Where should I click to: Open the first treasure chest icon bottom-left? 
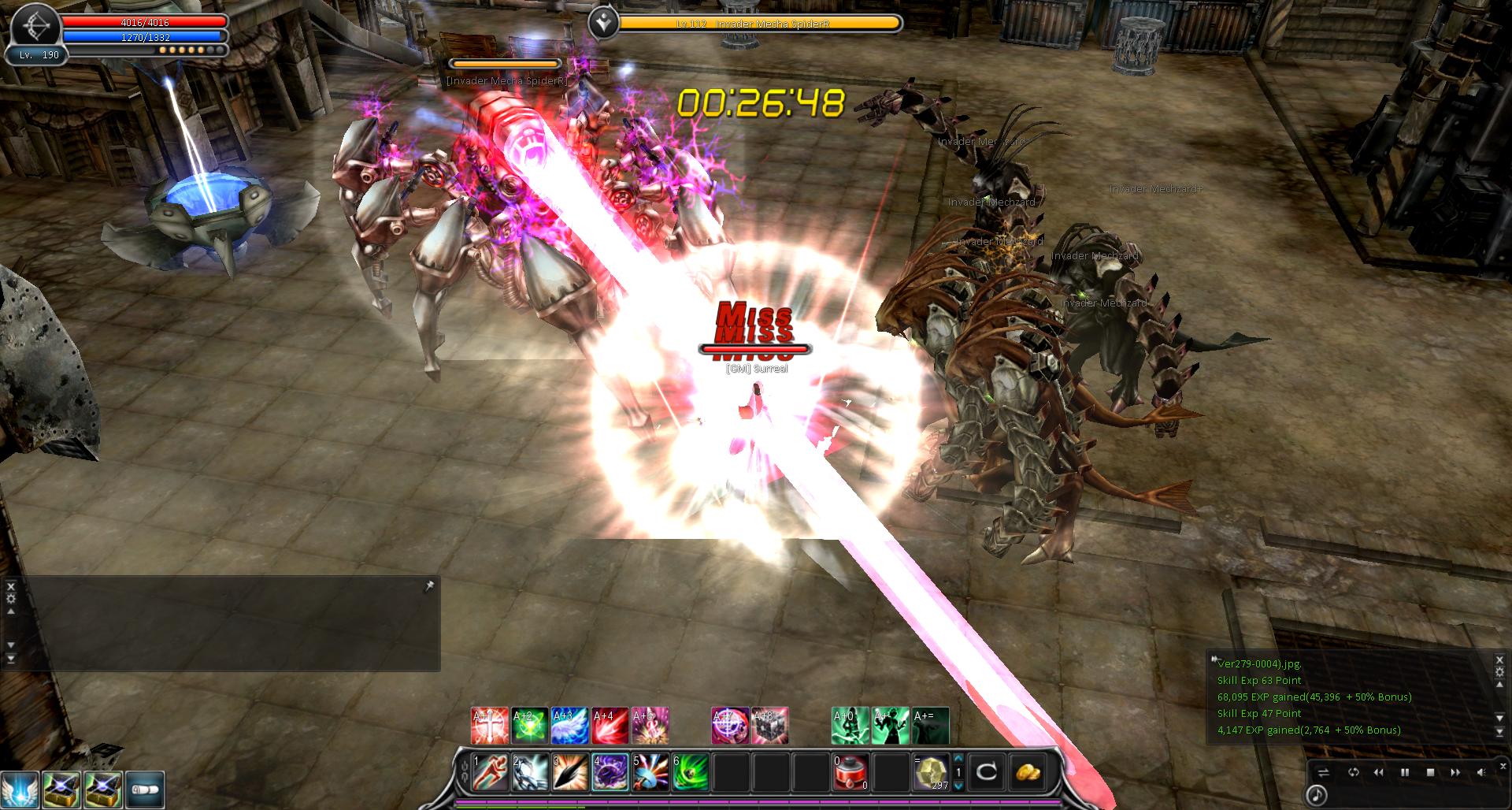click(x=61, y=790)
